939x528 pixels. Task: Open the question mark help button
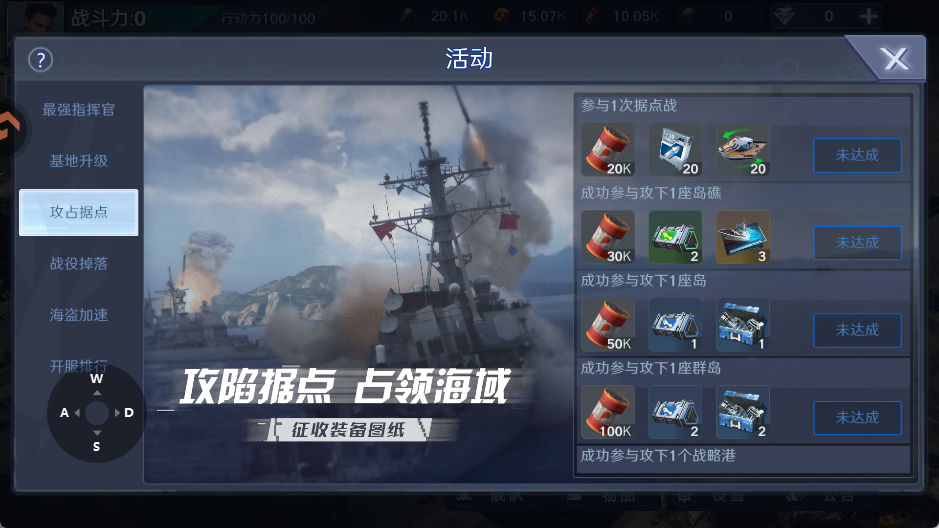[x=40, y=60]
